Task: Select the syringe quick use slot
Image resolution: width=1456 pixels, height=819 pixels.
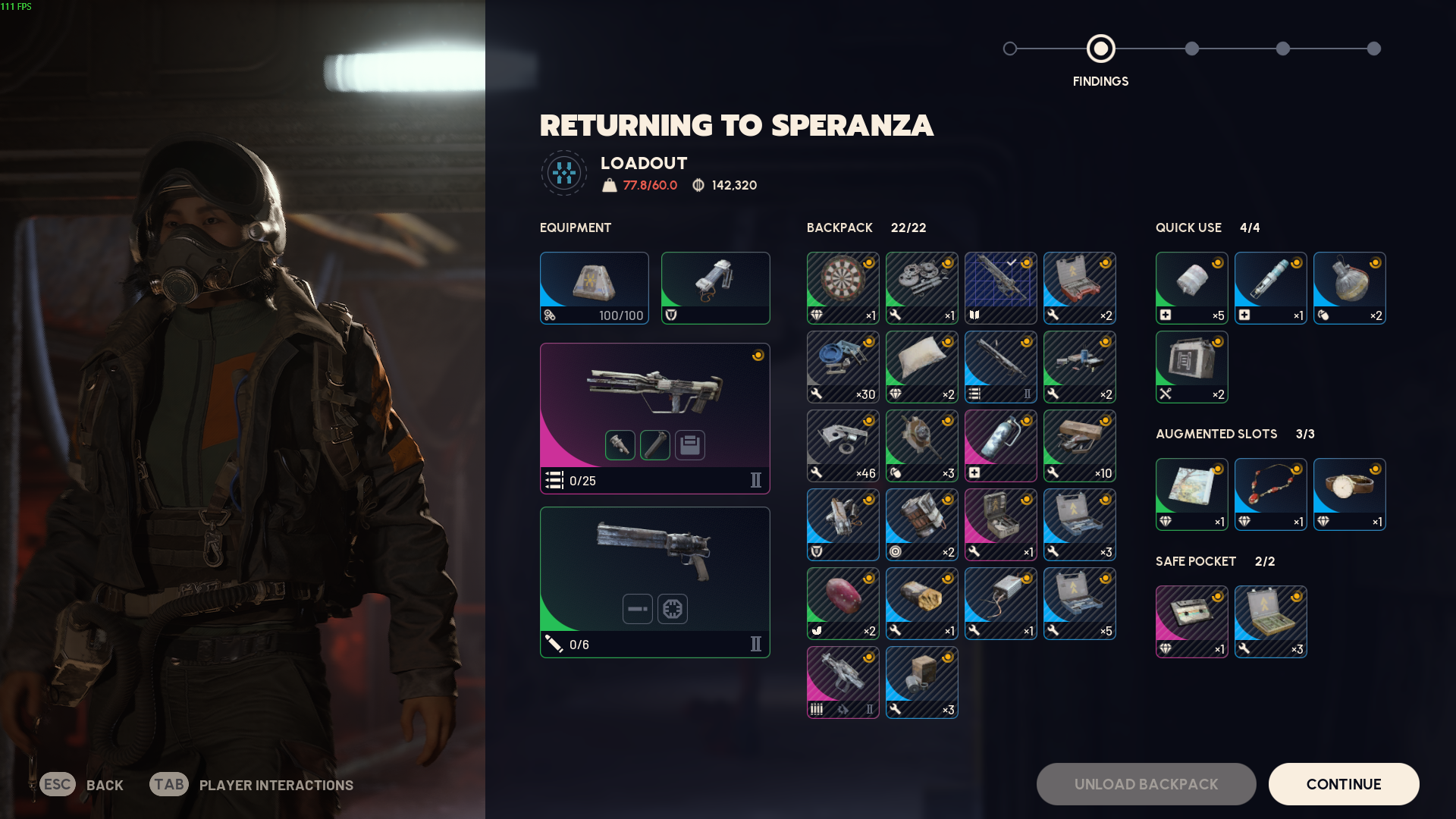Action: (x=1270, y=287)
